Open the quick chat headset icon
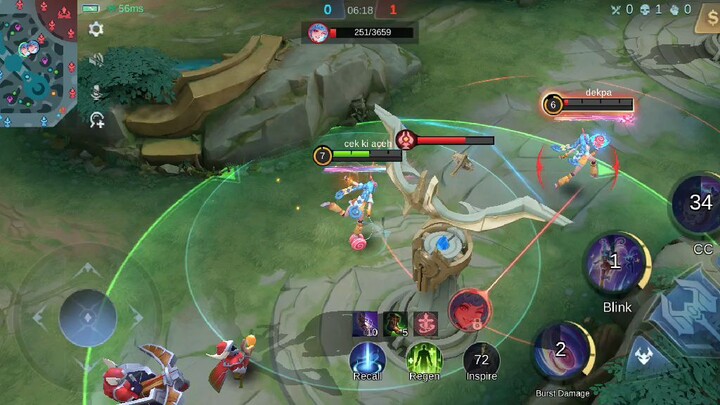 [96, 120]
